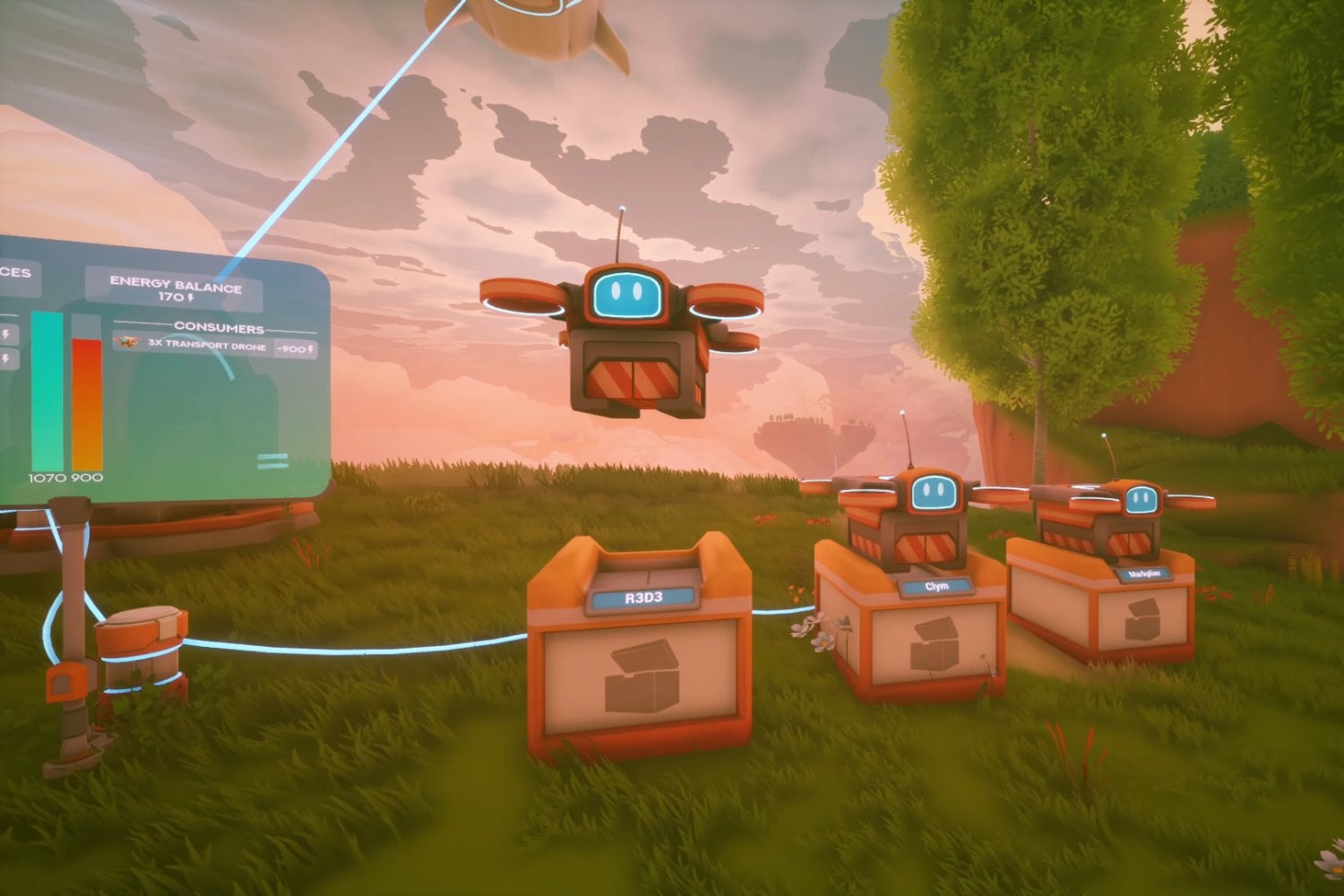Click the lower lightning bolt icon on the panel edge
The height and width of the screenshot is (896, 1344).
[x=7, y=358]
